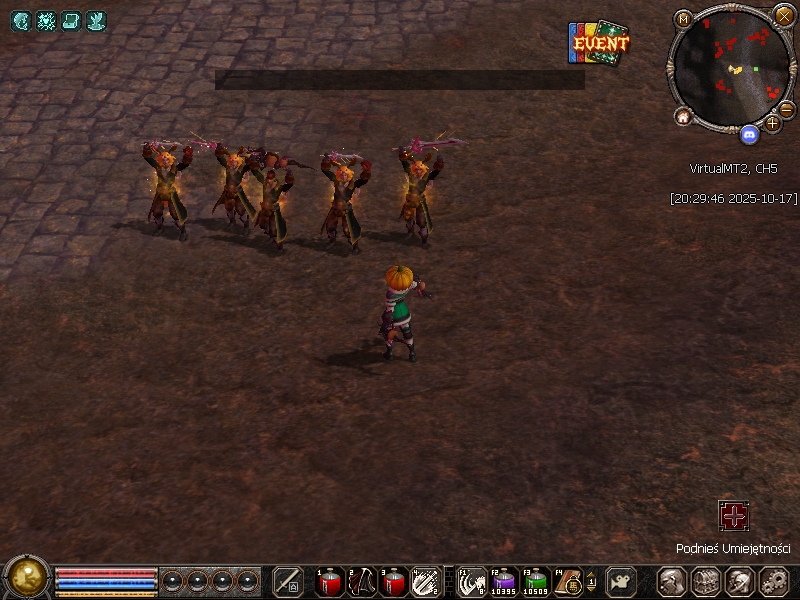Close the minimap with the X button
800x600 pixels.
click(784, 16)
